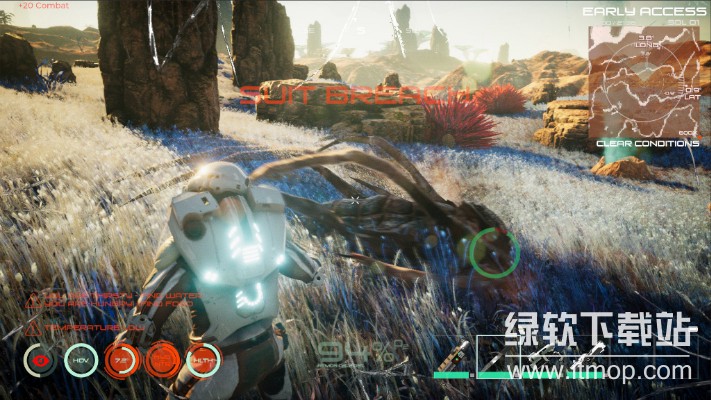Select the HLTH health status icon
Viewport: 711px width, 400px height.
coord(203,360)
